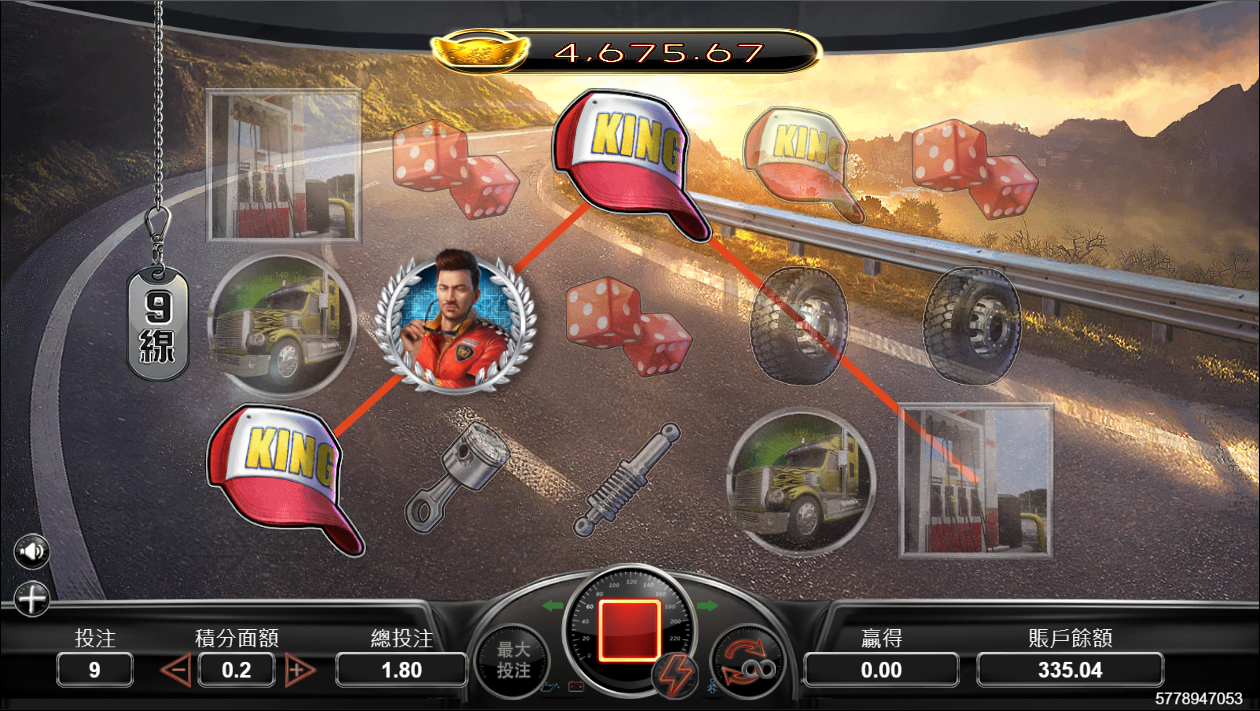
Task: Toggle the speaker sound icon
Action: click(x=32, y=550)
